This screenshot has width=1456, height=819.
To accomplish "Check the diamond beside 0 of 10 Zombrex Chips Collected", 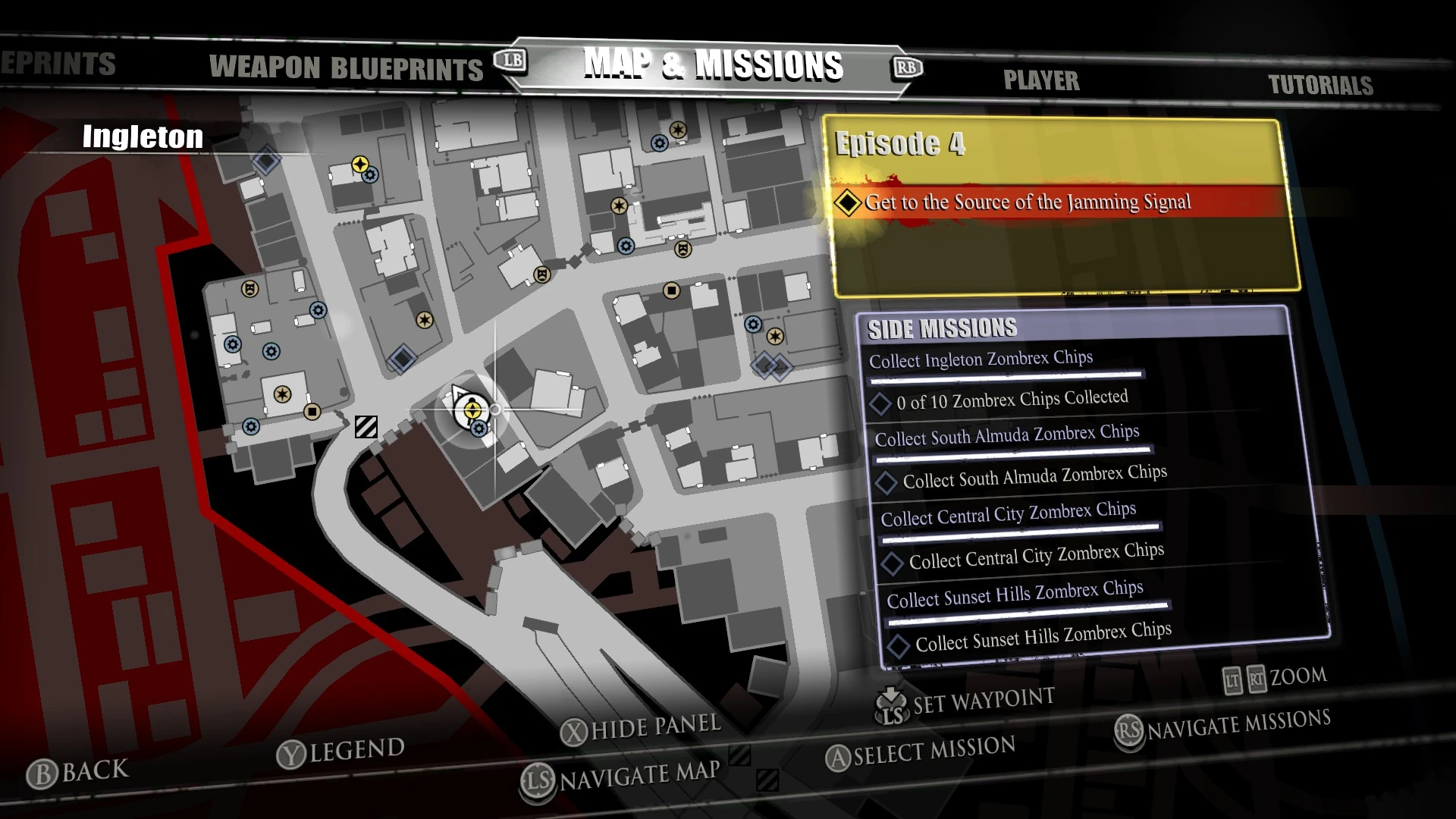I will 882,403.
